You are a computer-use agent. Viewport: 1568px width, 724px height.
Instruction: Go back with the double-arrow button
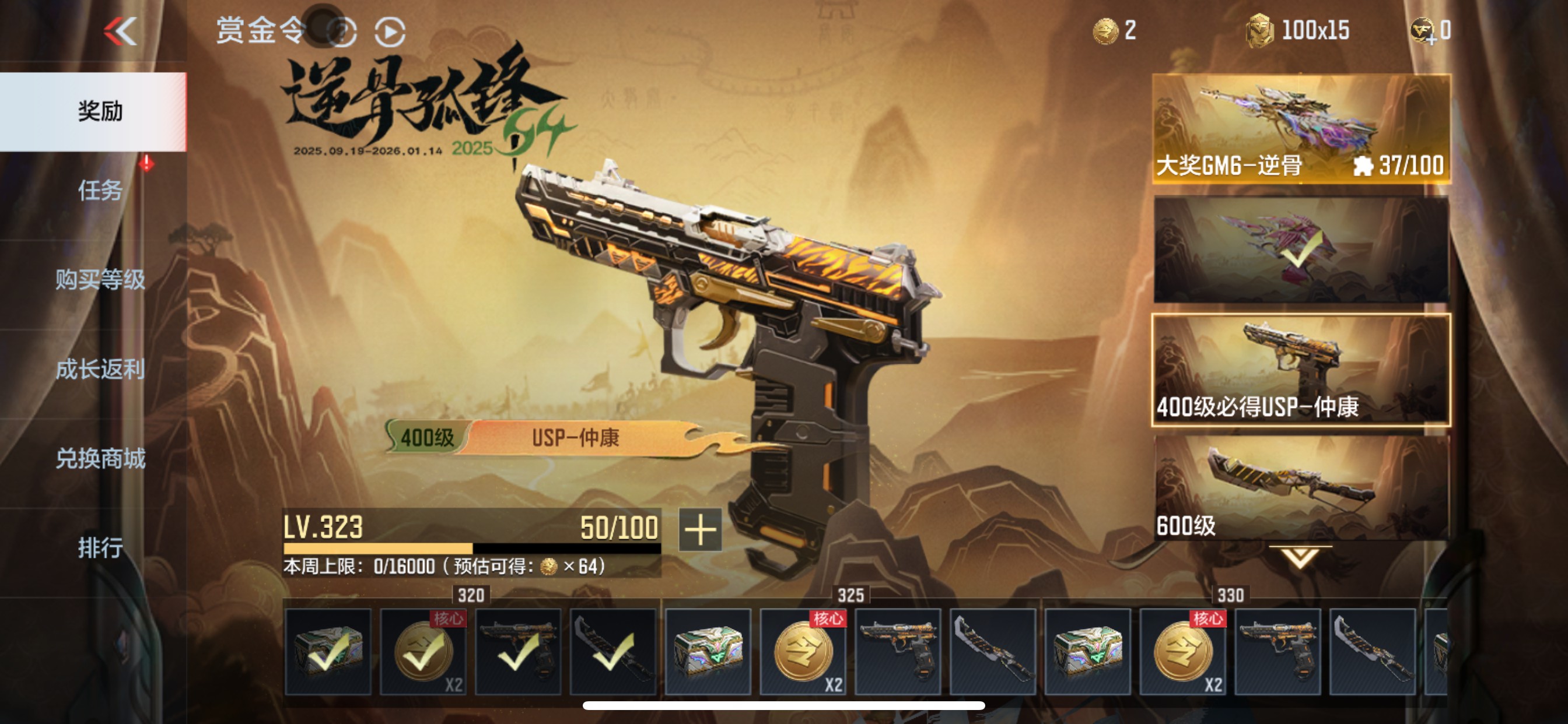[121, 31]
